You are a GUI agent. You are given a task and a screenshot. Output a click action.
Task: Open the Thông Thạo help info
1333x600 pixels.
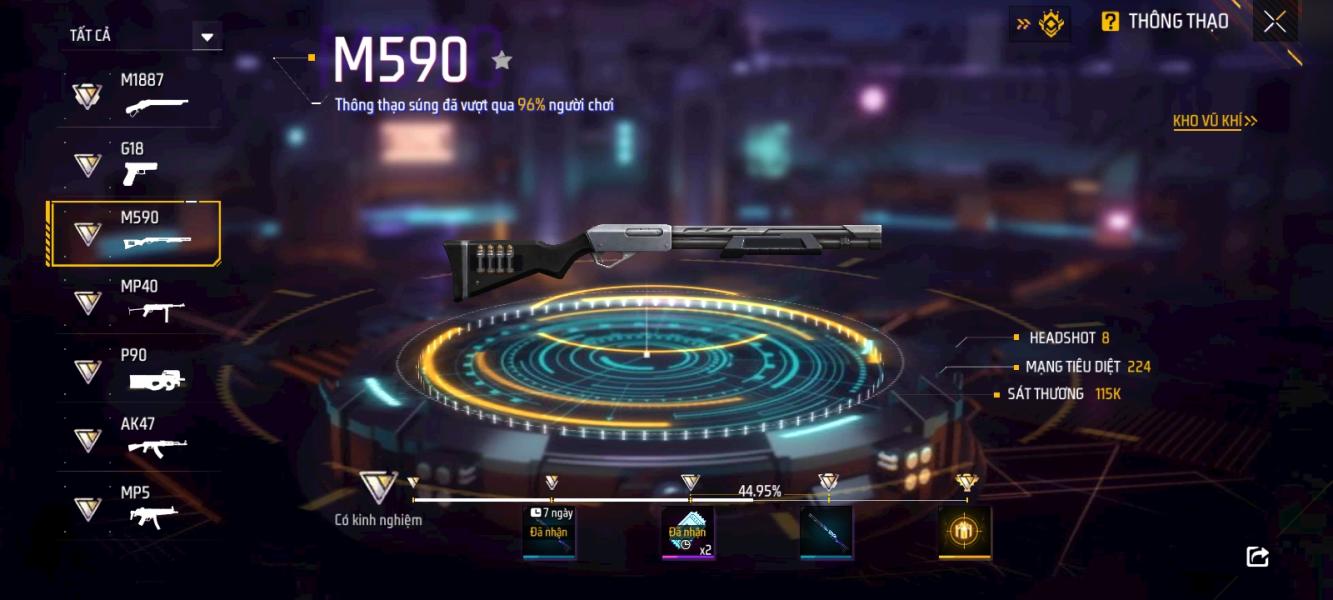1164,22
